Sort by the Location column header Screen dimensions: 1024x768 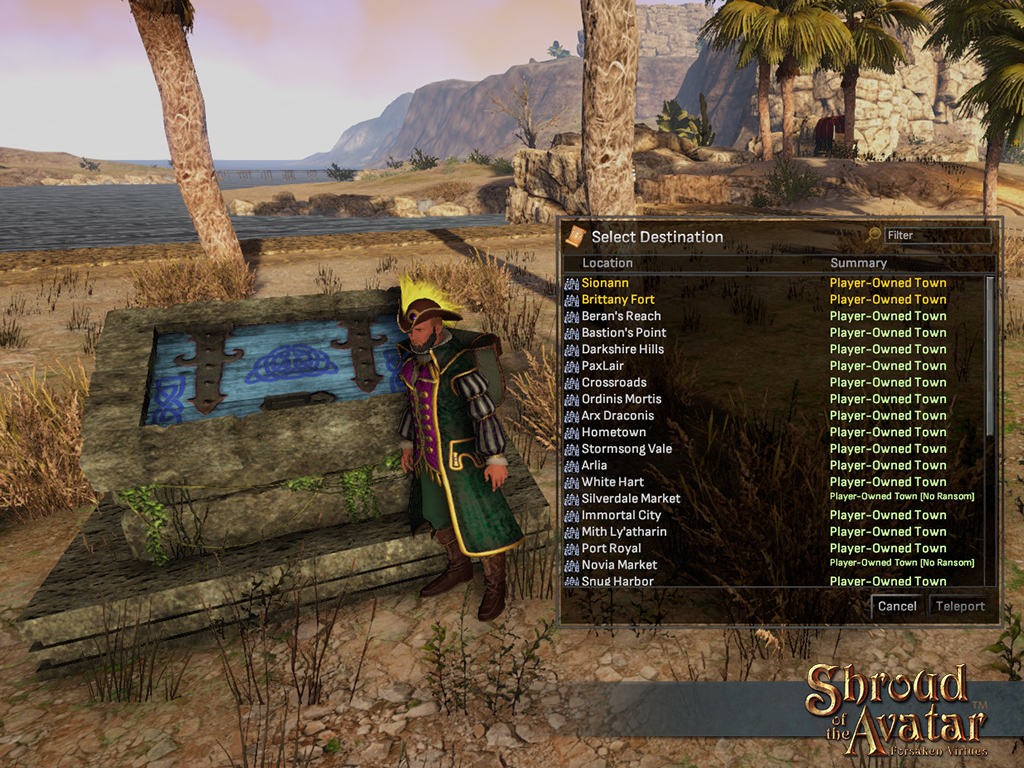pyautogui.click(x=607, y=263)
